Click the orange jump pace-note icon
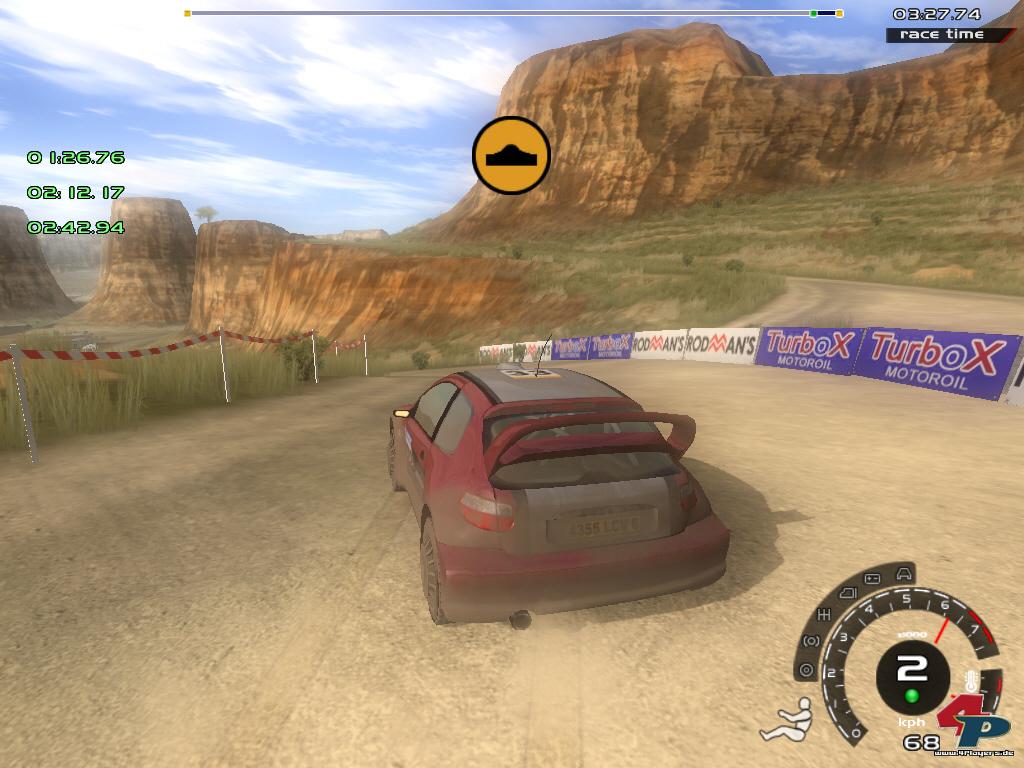This screenshot has width=1024, height=768. [x=511, y=155]
